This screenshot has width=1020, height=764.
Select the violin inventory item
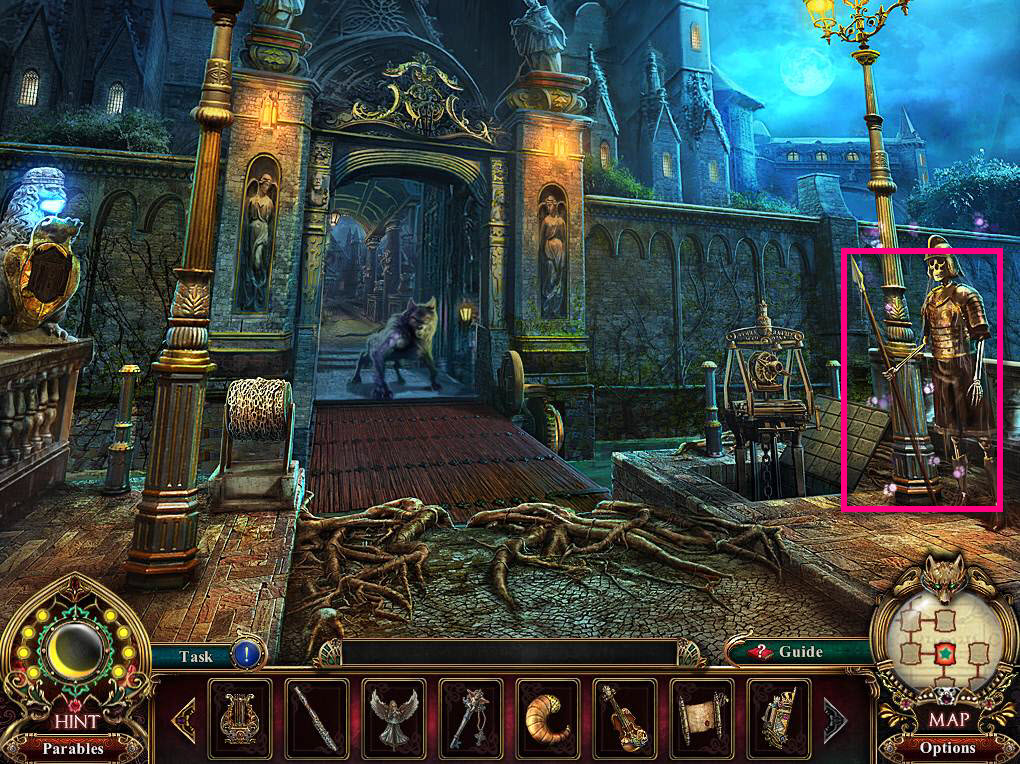click(x=625, y=718)
